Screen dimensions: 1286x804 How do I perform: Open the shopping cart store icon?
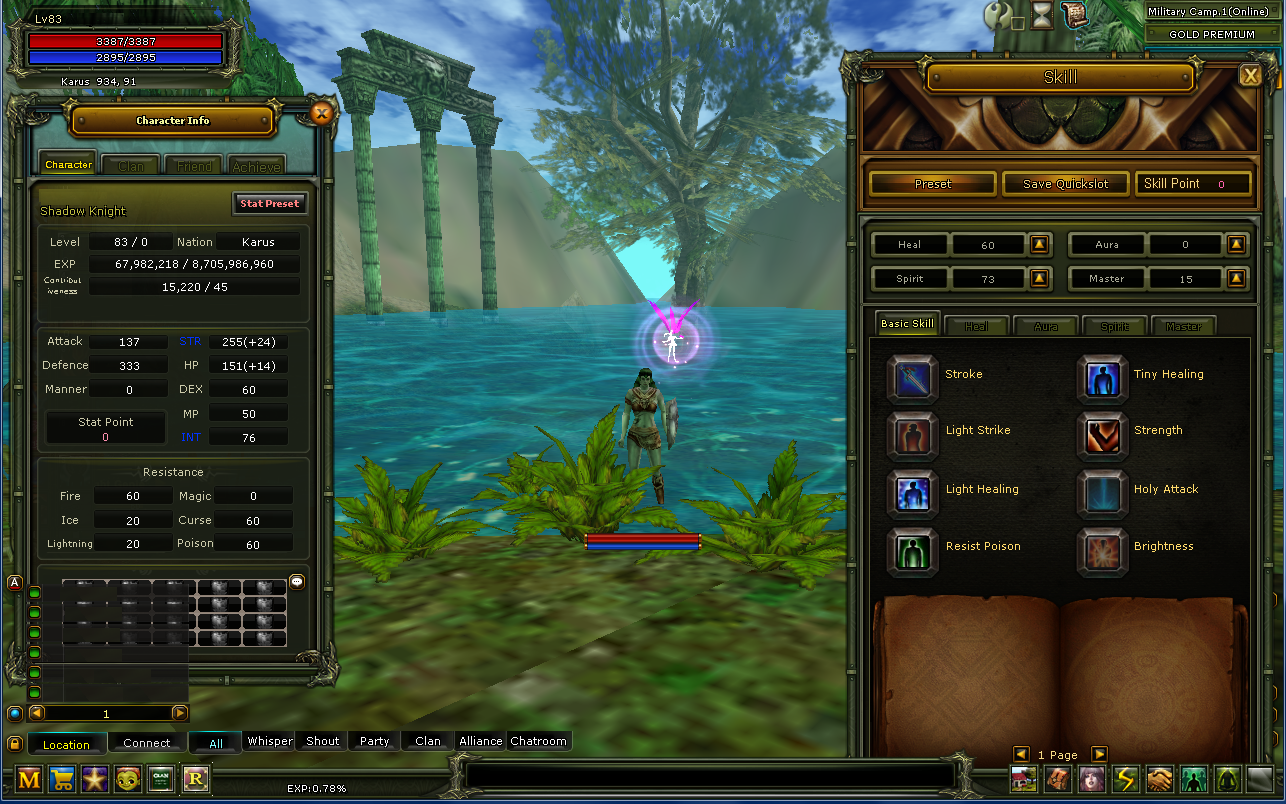point(62,779)
